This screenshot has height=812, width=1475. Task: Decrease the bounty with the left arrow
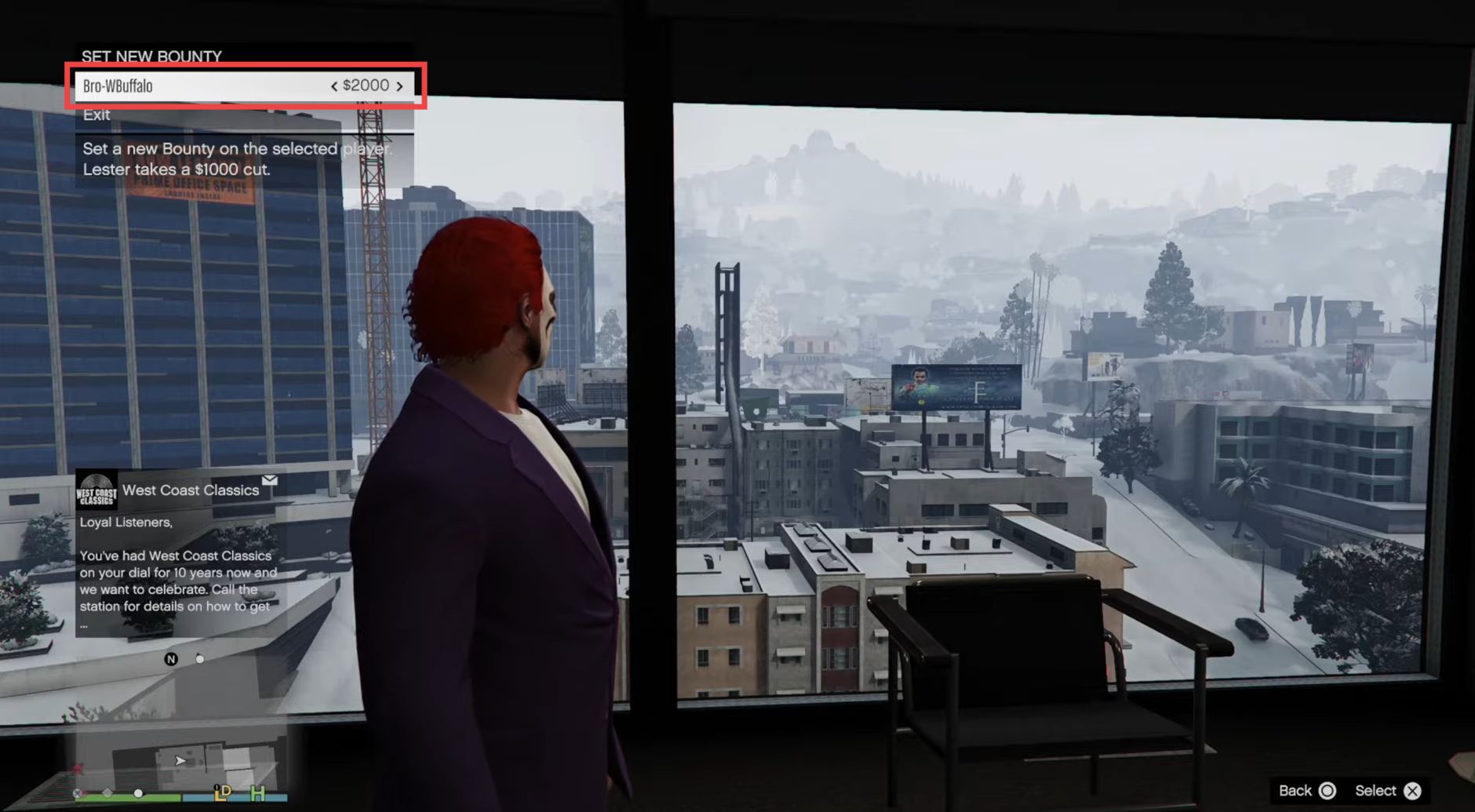click(x=334, y=86)
